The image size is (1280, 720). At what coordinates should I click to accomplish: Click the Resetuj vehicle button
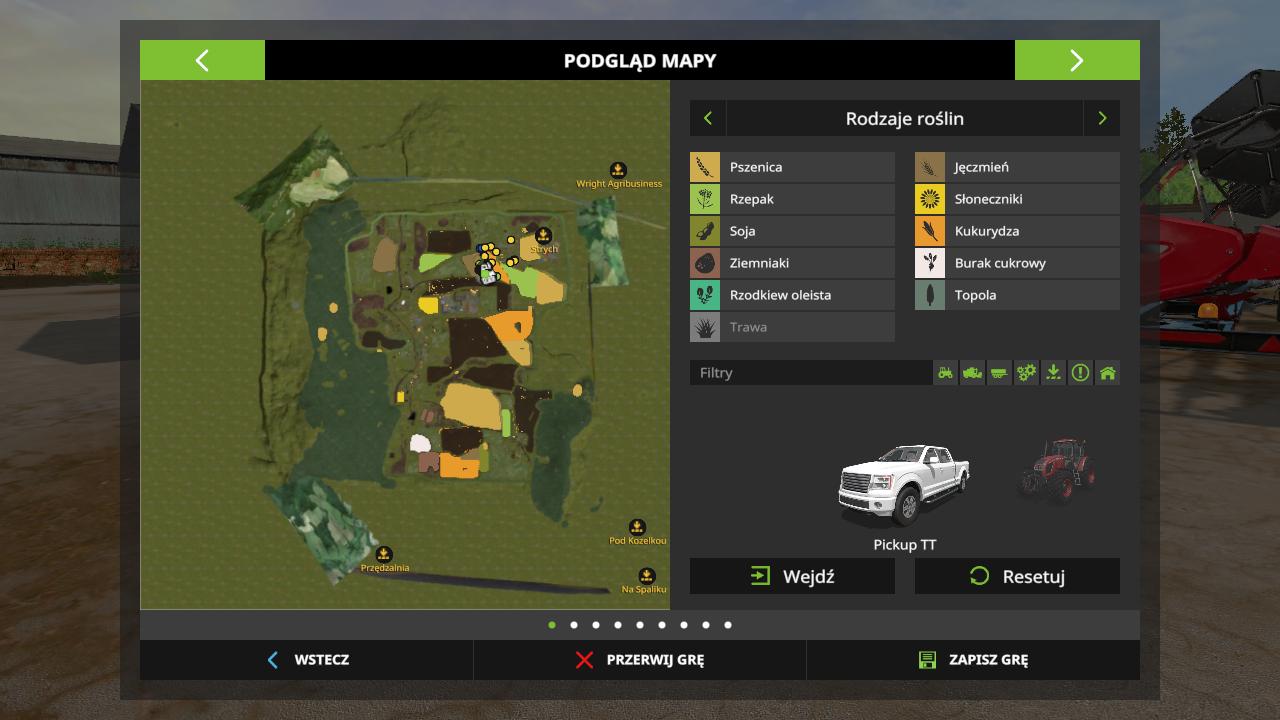pos(1017,576)
